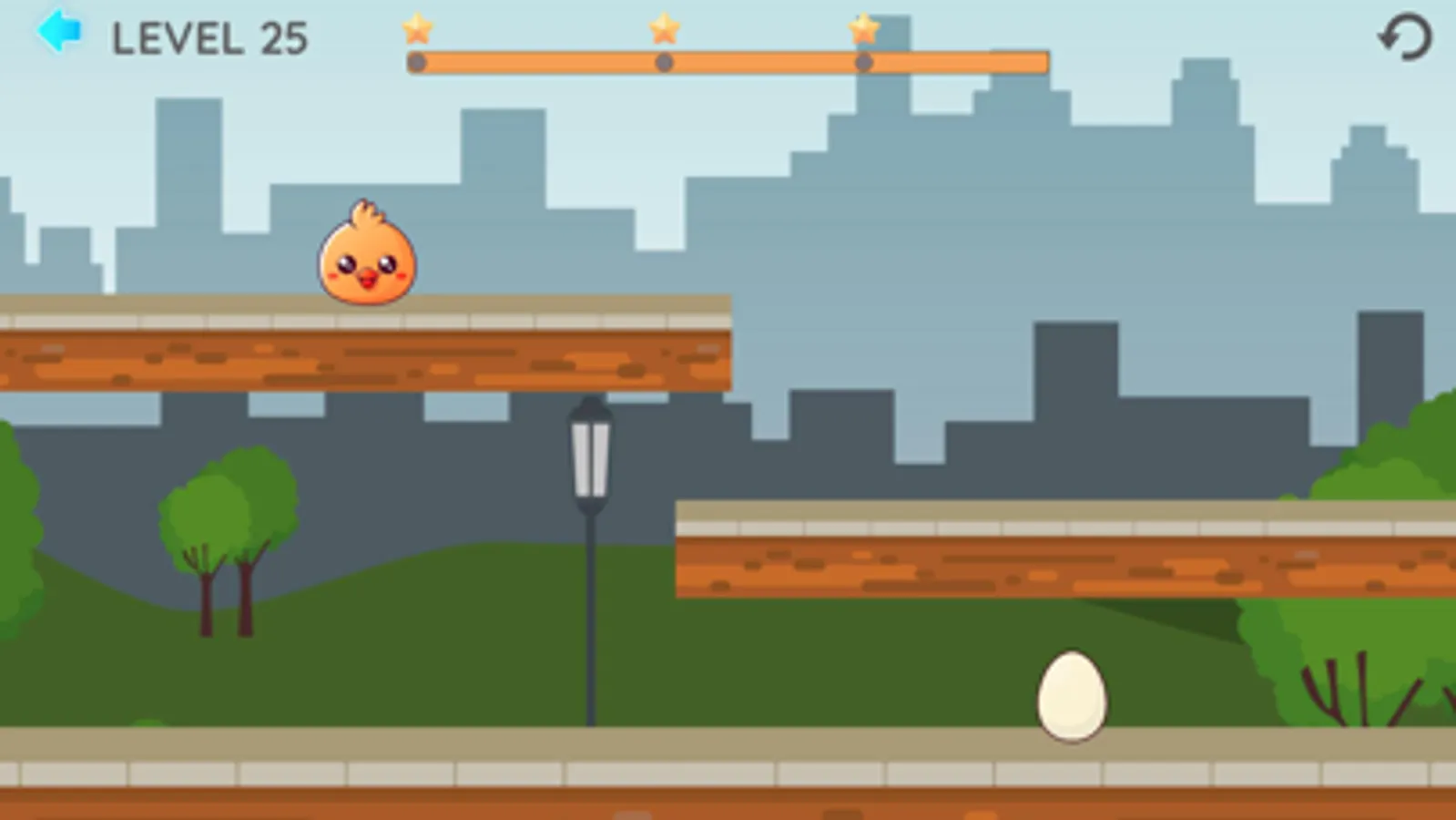Click the rightmost dot on the star bar
Image resolution: width=1456 pixels, height=820 pixels.
click(x=861, y=62)
